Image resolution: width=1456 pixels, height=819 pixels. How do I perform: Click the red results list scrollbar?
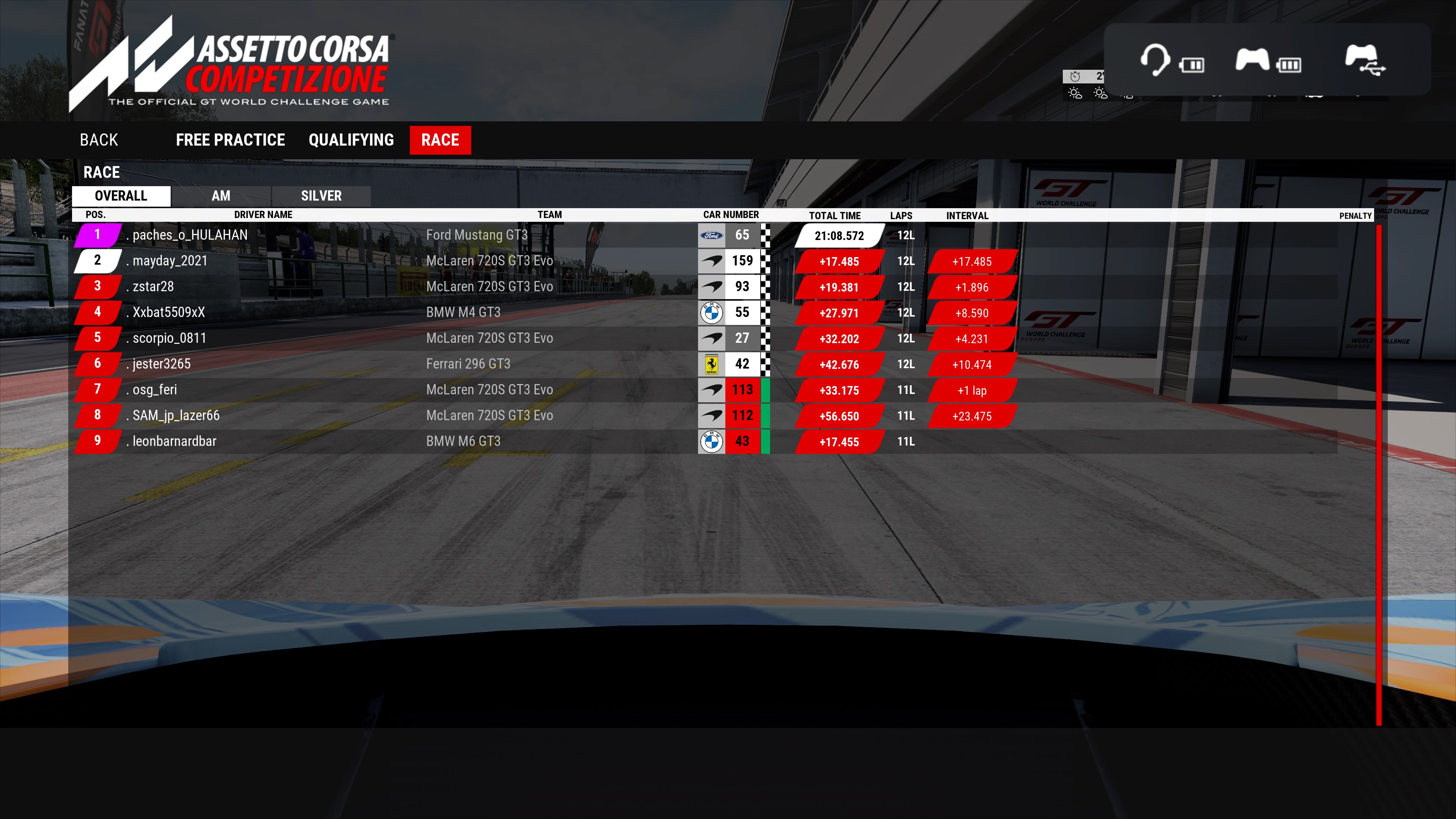1379,475
